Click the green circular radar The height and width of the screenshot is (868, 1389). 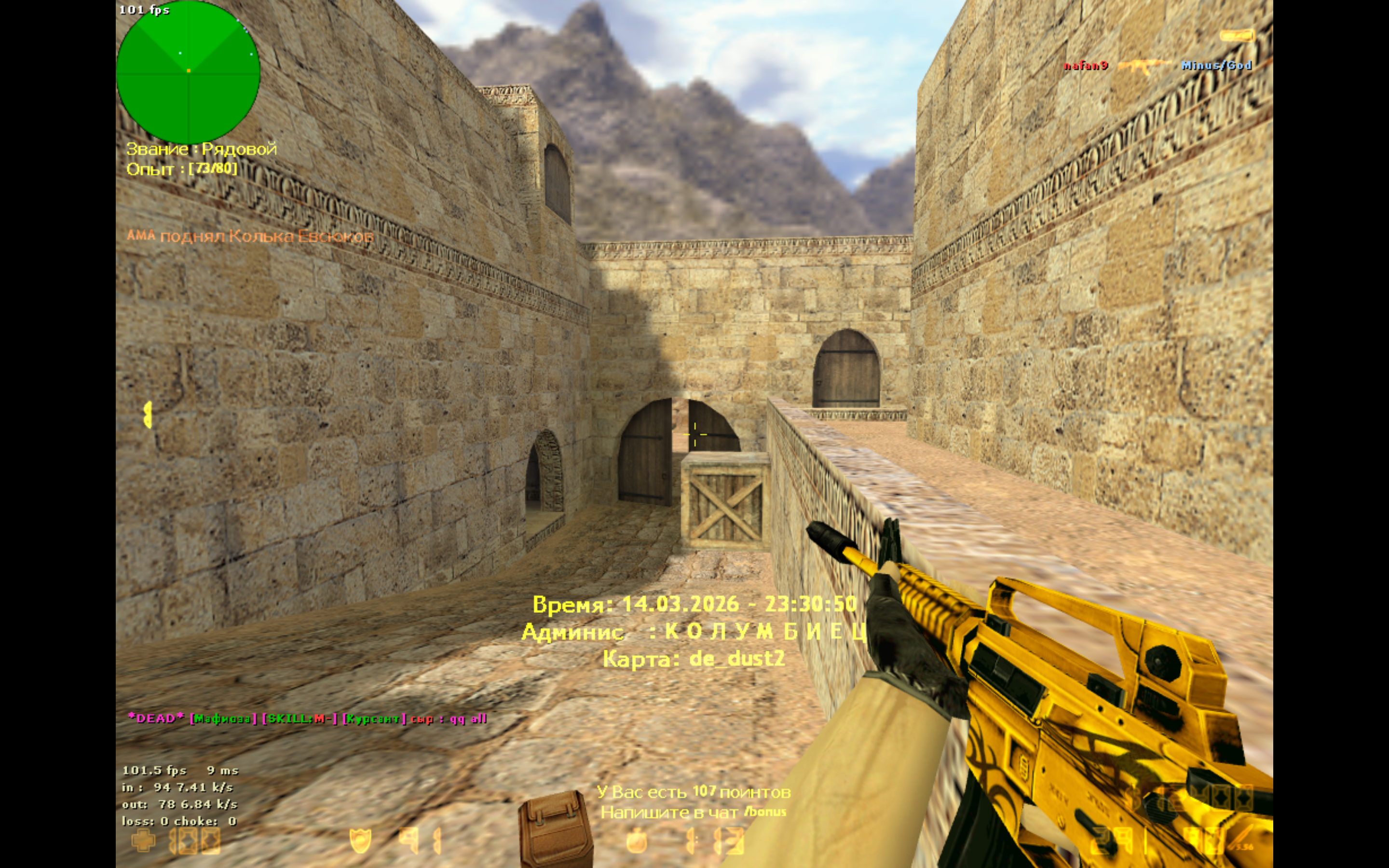[188, 72]
